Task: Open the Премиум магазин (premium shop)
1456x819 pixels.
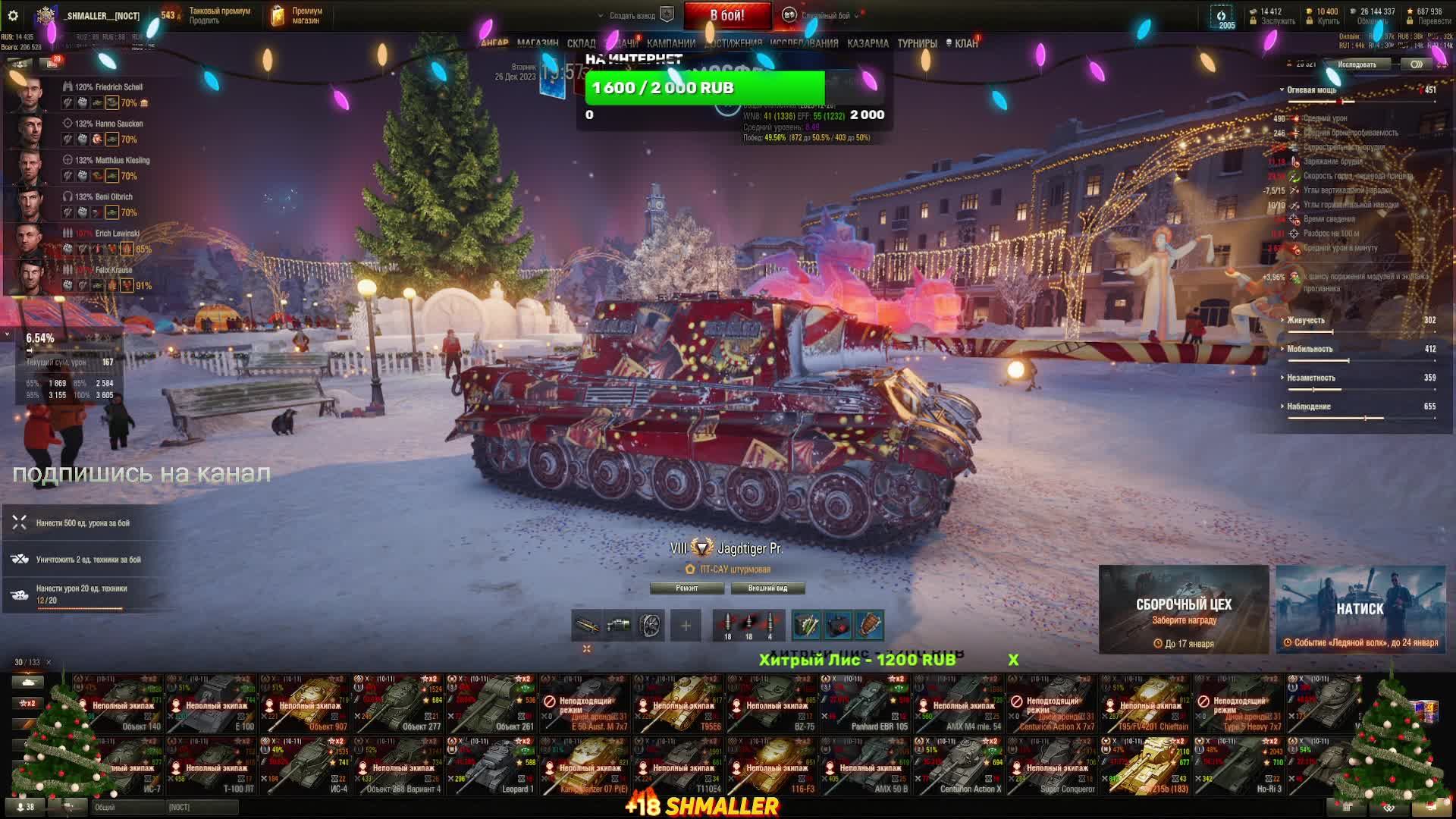Action: coord(297,15)
